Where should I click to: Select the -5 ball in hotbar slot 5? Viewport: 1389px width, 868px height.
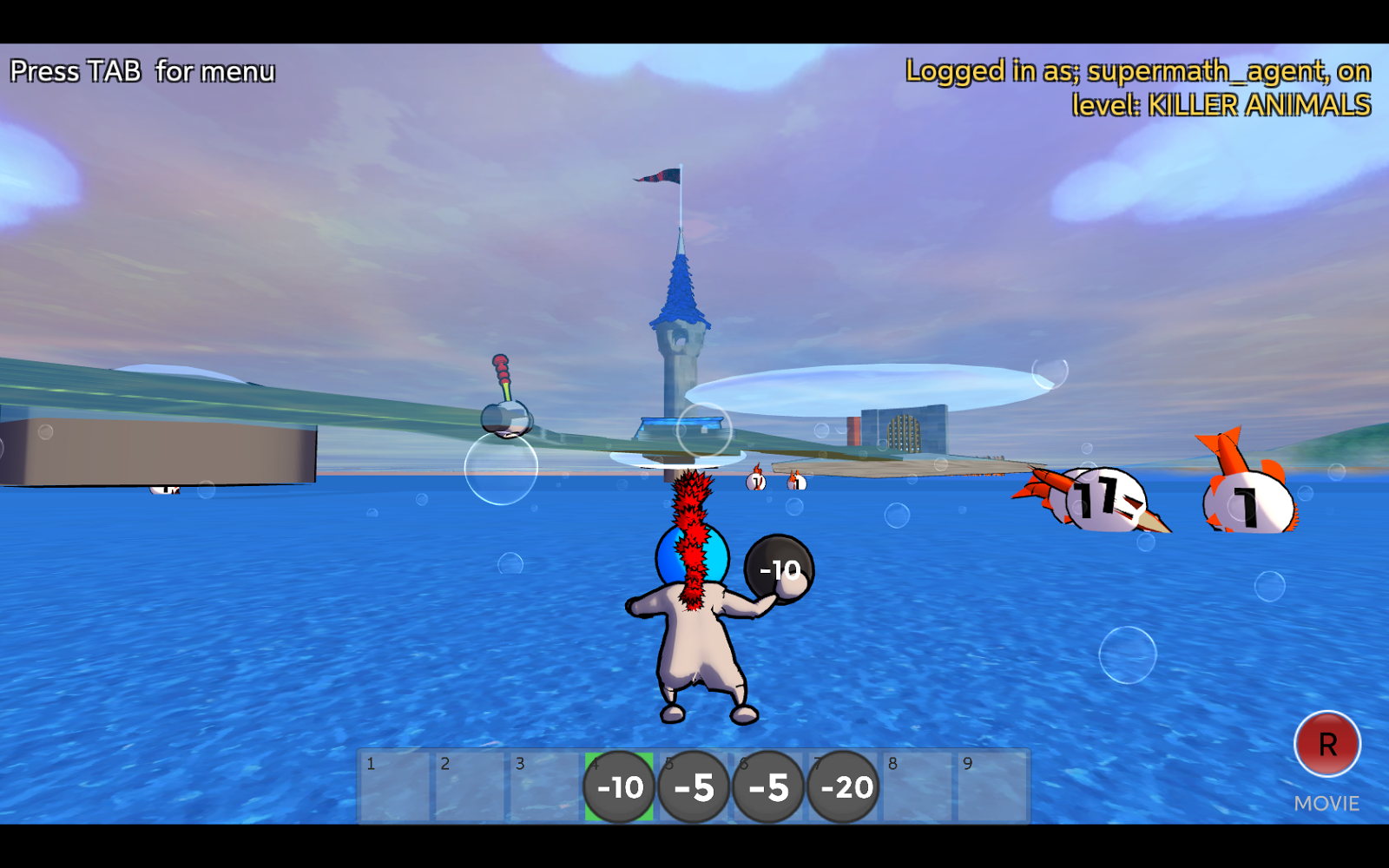(x=694, y=787)
